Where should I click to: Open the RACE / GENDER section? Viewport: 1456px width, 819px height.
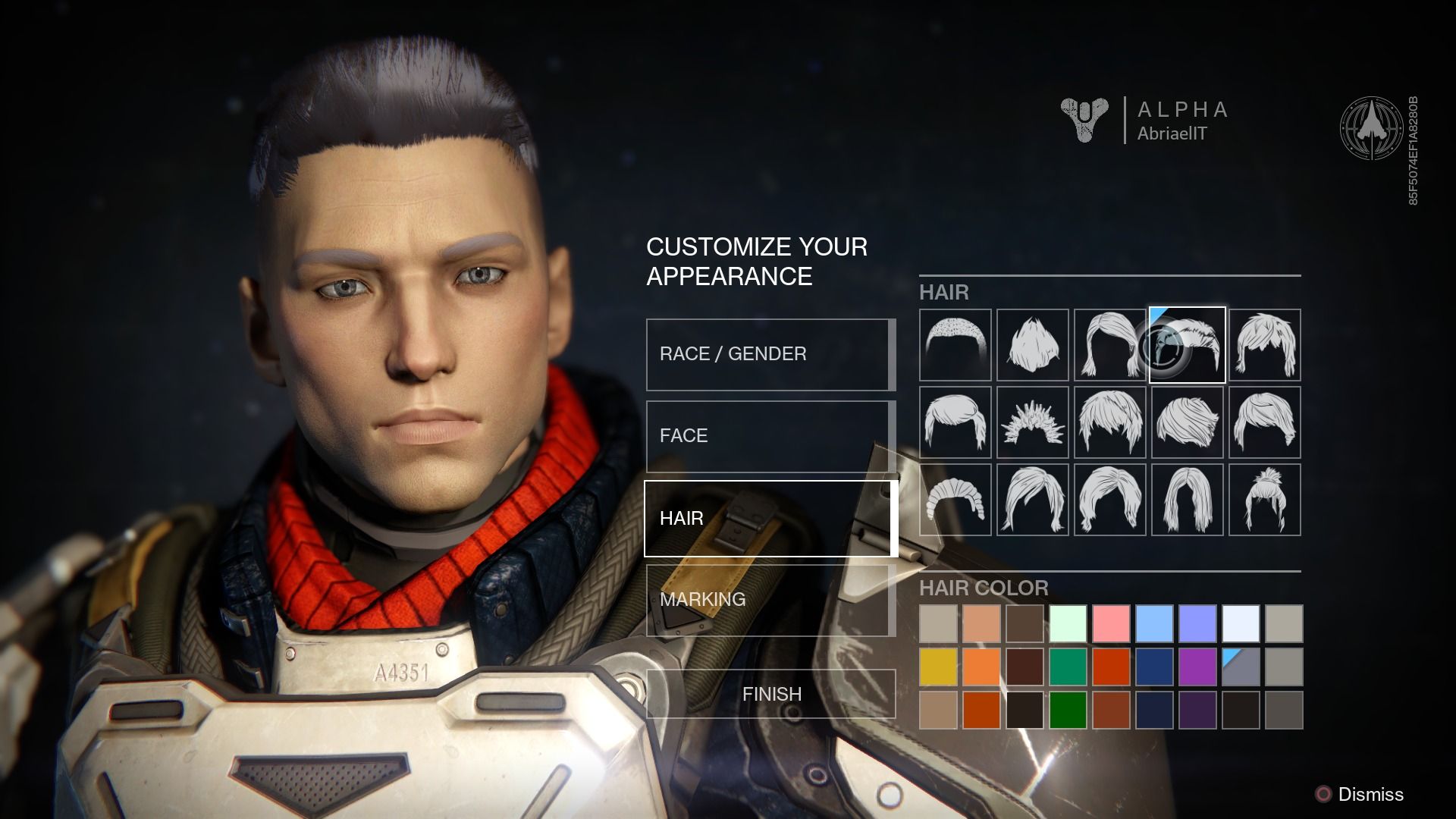768,353
